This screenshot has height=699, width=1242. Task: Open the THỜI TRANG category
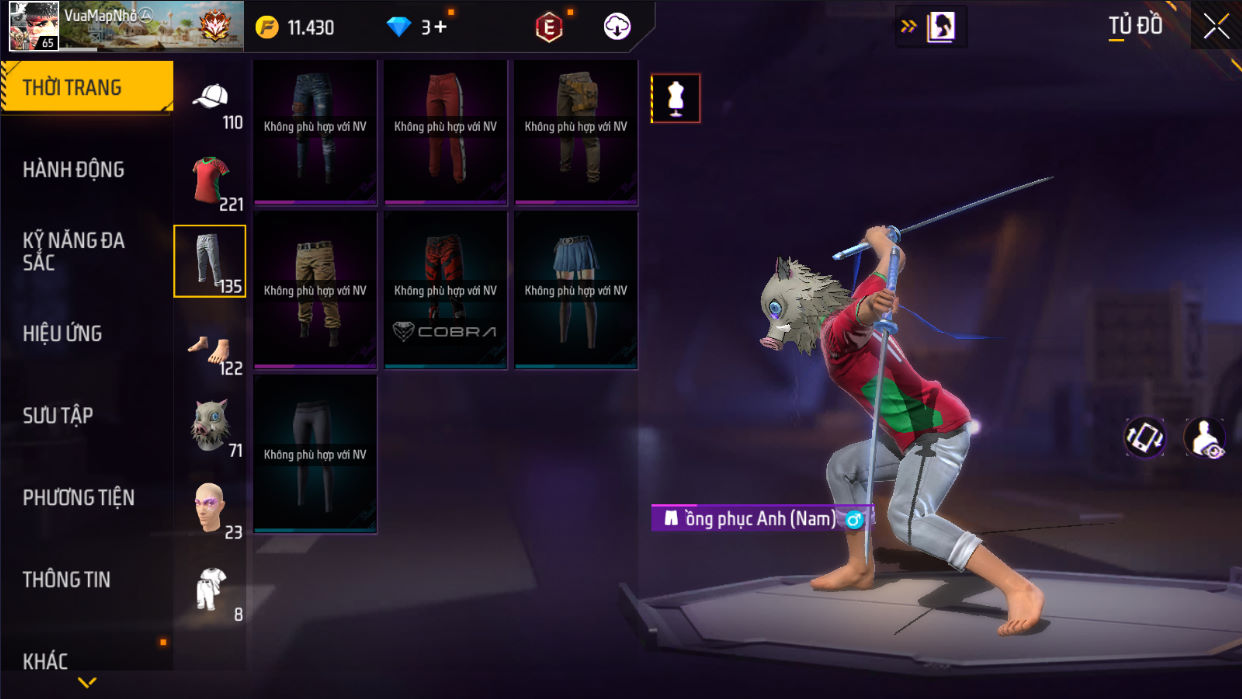click(86, 88)
